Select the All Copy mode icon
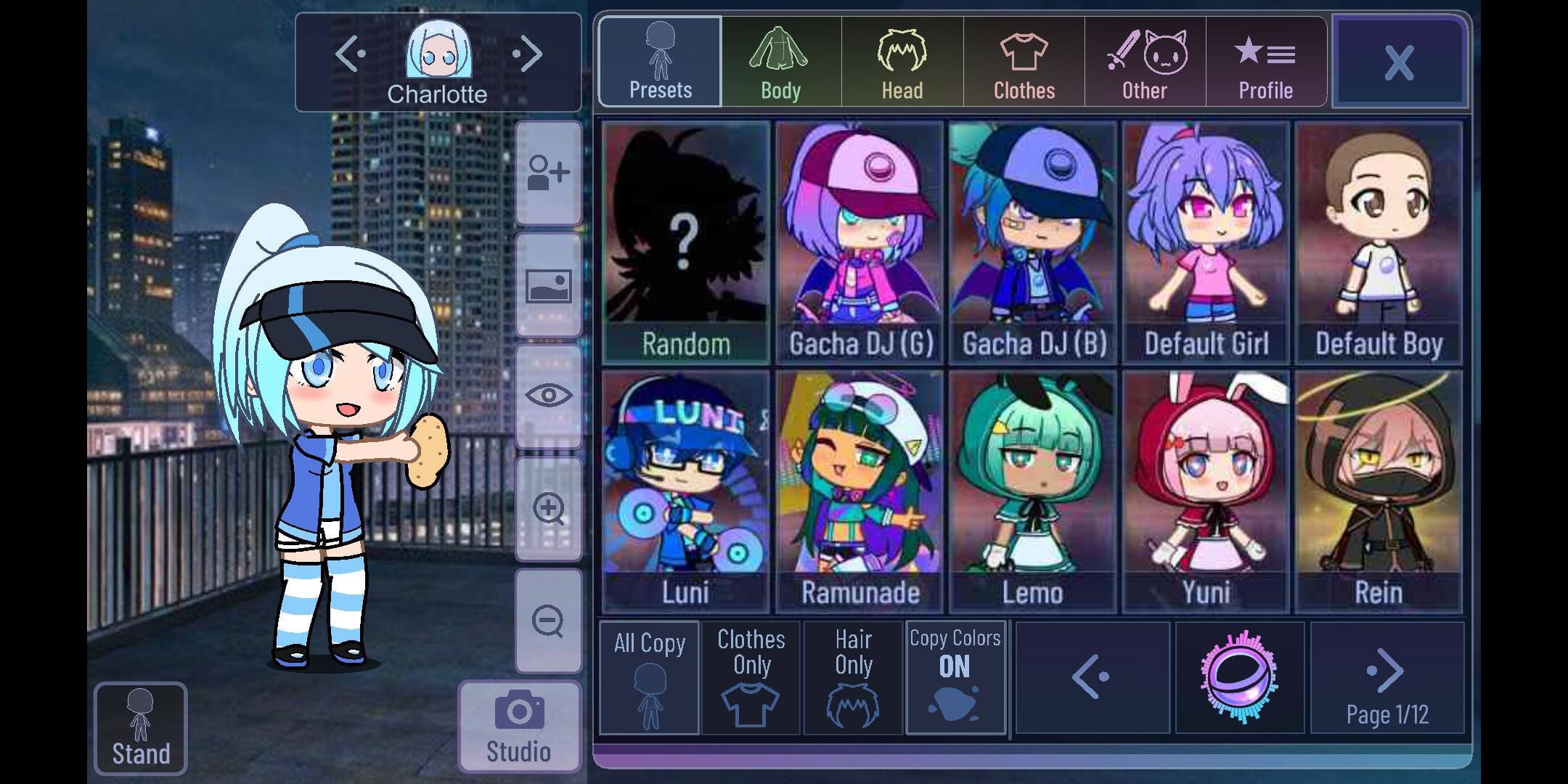 coord(648,677)
